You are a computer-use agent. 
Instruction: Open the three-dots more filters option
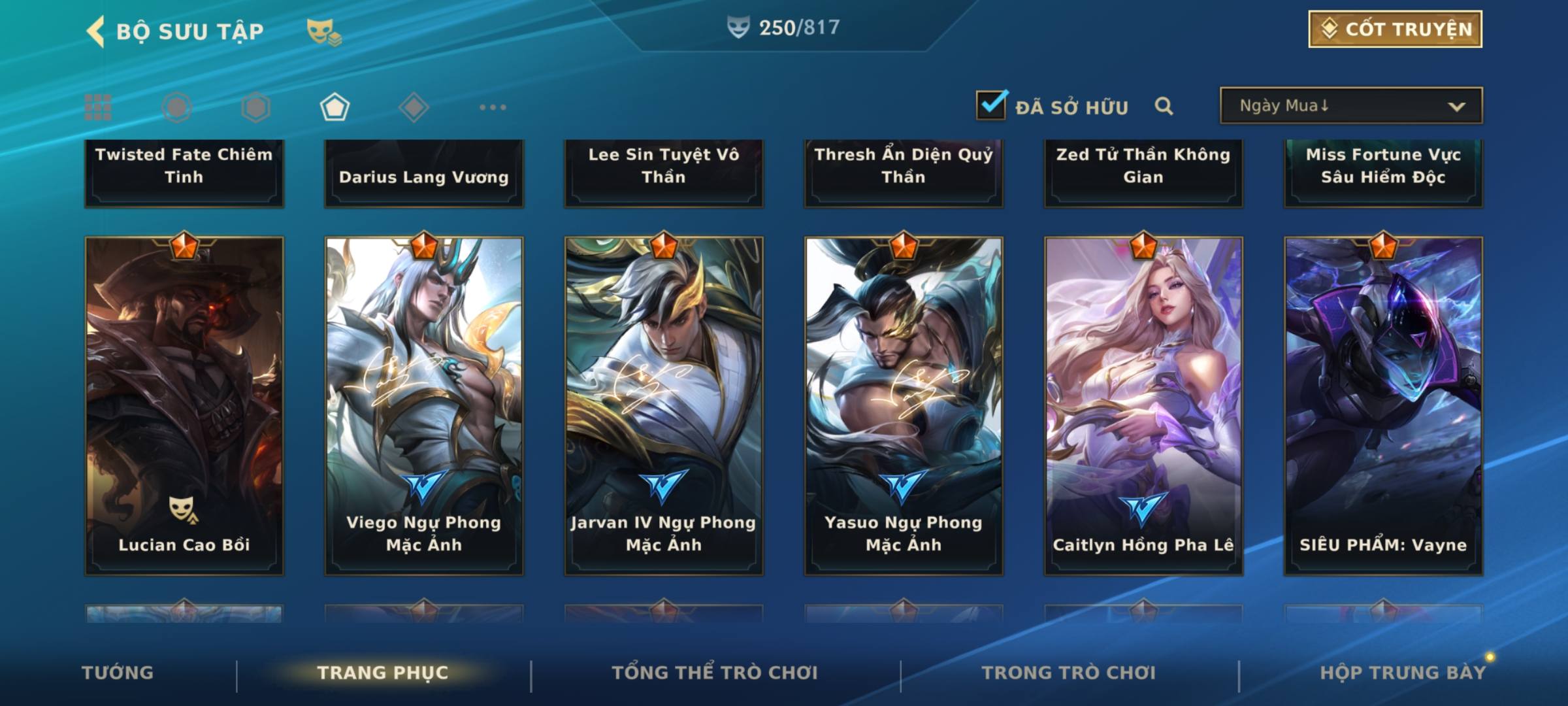click(x=493, y=107)
